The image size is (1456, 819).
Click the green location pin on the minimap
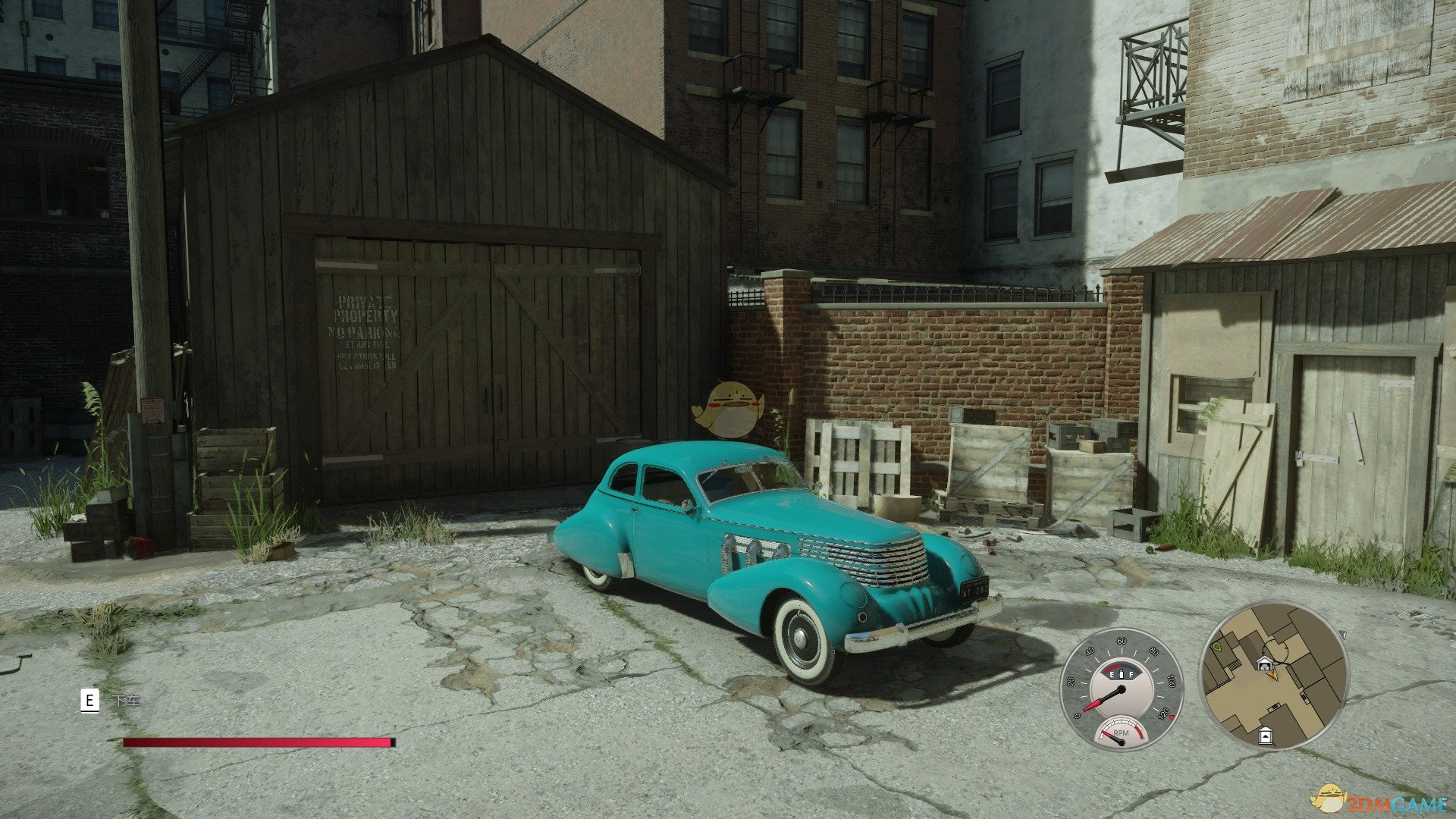click(1217, 647)
